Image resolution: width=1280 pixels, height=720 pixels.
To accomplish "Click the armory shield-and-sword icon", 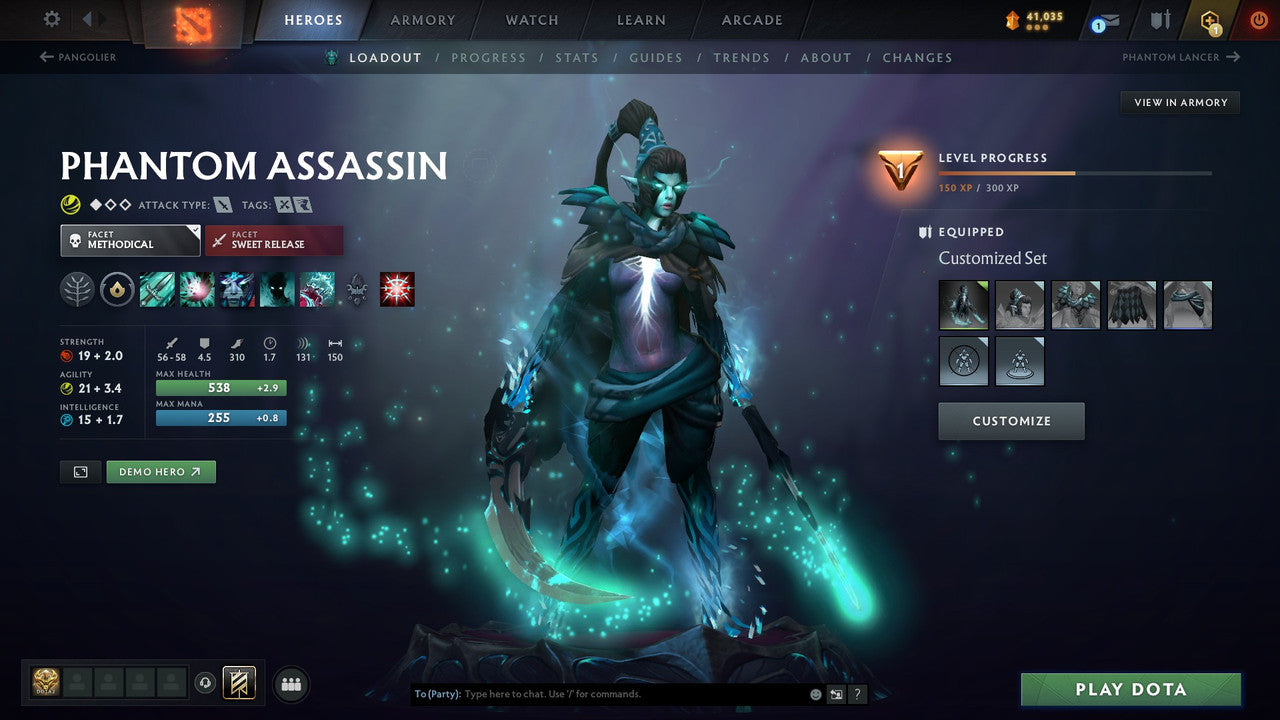I will pyautogui.click(x=1160, y=19).
